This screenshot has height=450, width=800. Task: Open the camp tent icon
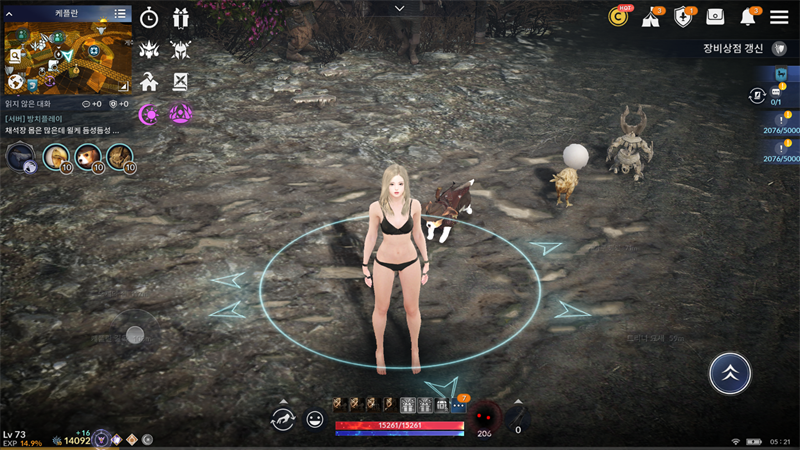[x=651, y=17]
